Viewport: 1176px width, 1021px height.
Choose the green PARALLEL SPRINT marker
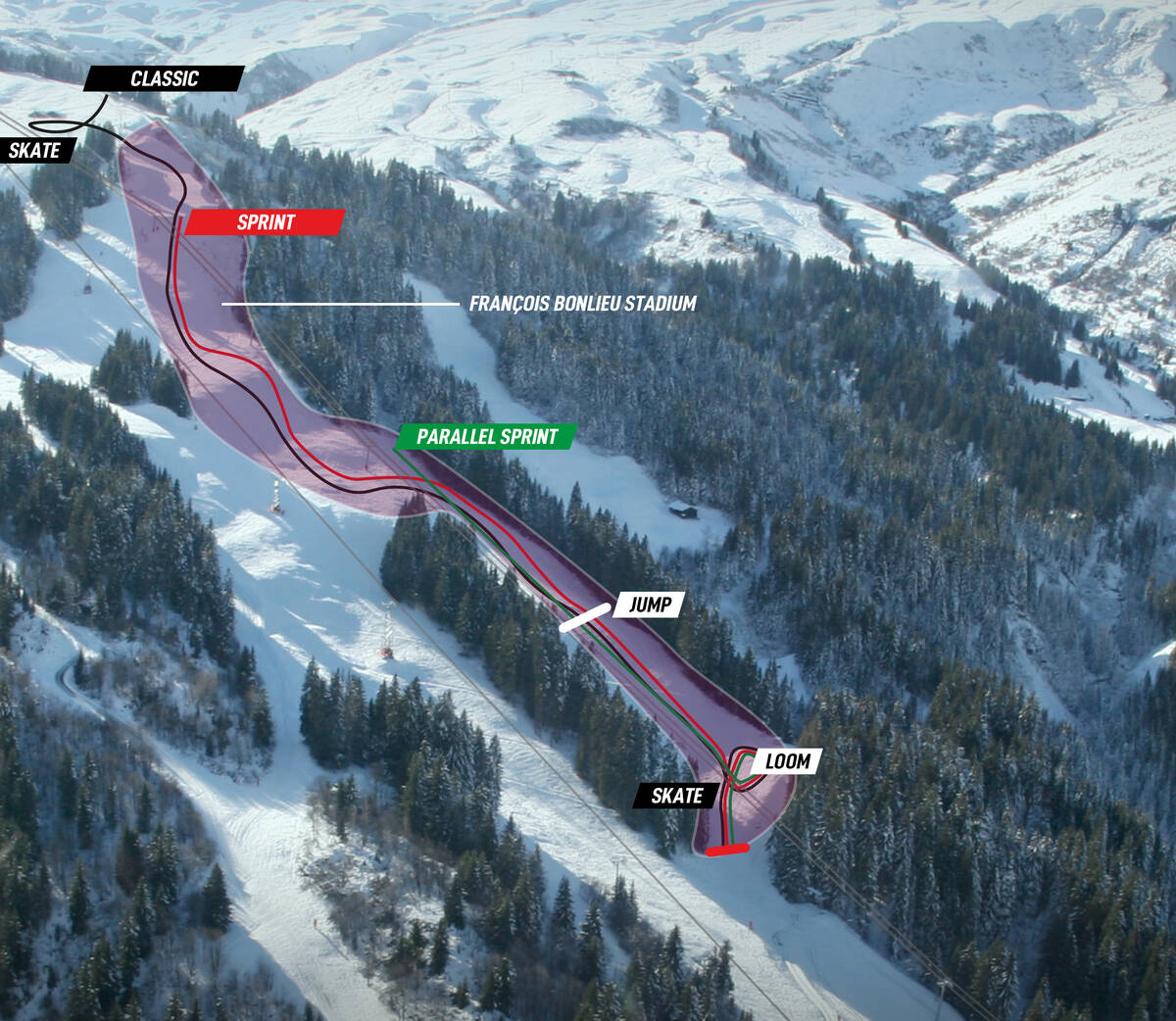tap(486, 437)
